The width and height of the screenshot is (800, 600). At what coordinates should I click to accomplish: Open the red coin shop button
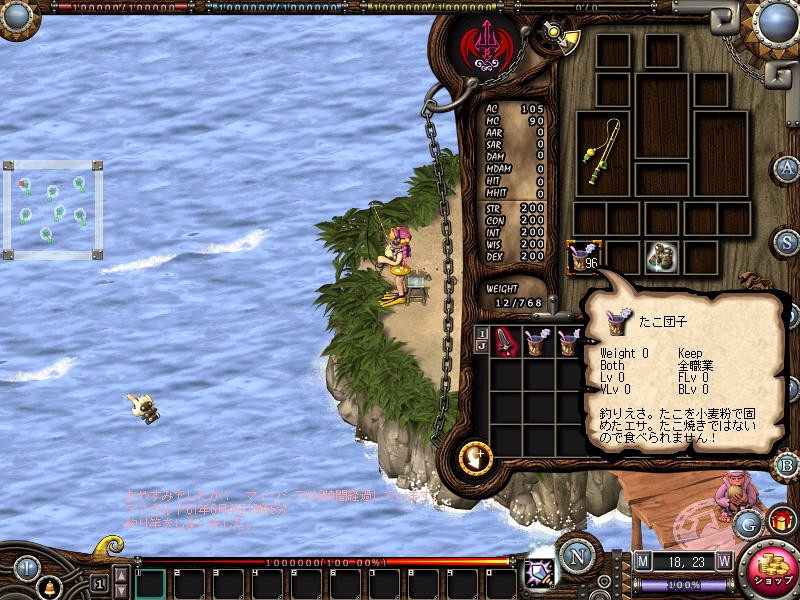pyautogui.click(x=771, y=571)
